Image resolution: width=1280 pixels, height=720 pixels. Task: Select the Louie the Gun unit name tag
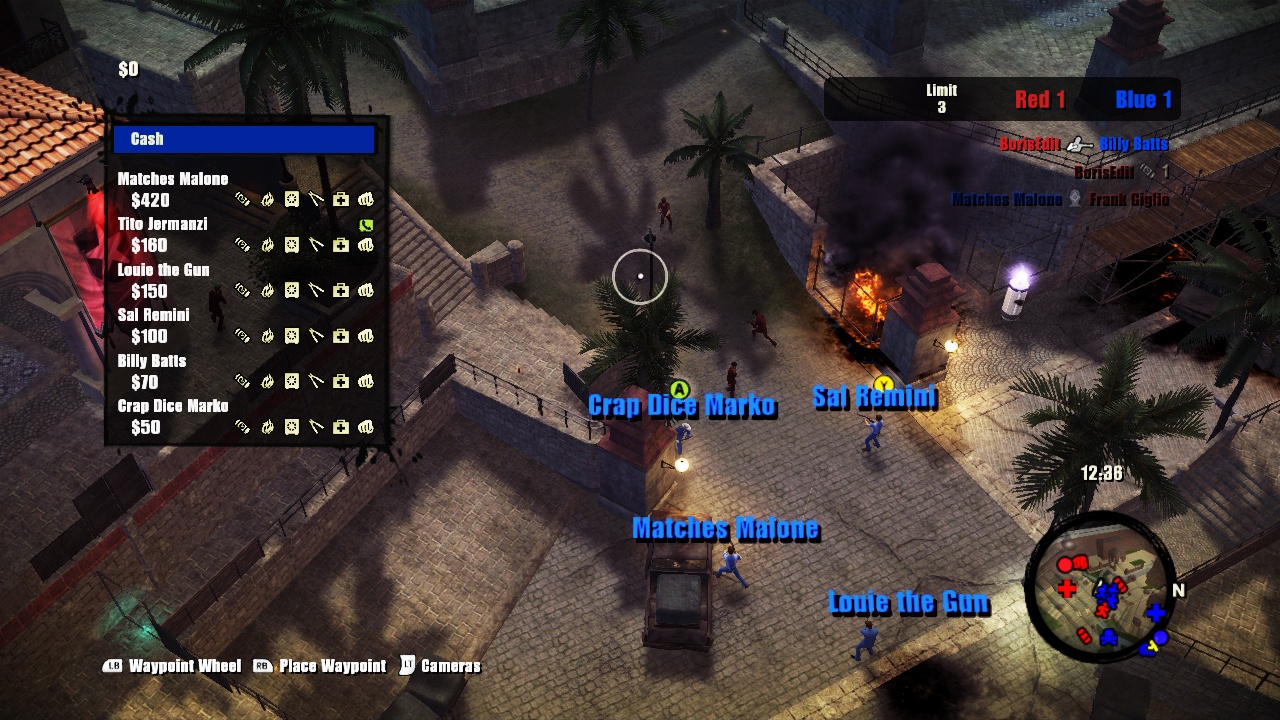coord(908,603)
